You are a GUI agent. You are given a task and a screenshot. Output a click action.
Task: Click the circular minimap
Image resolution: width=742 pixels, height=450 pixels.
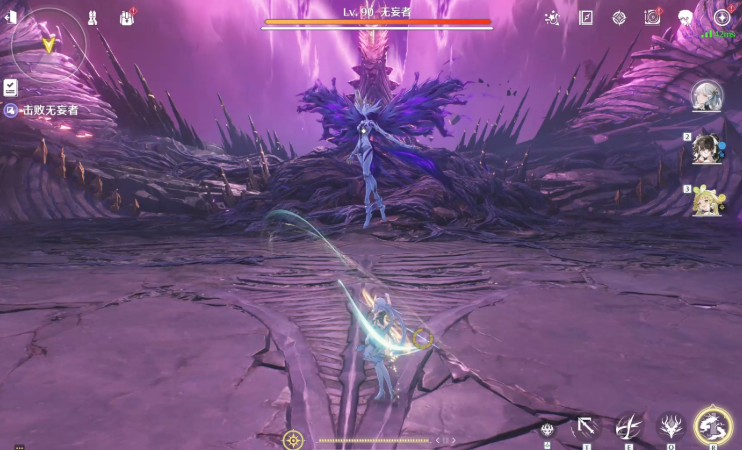(x=47, y=45)
